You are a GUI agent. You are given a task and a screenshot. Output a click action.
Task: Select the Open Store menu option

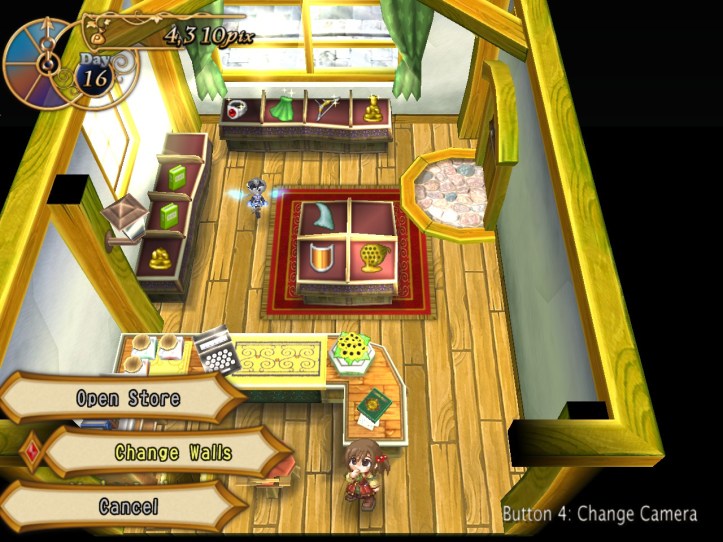127,398
